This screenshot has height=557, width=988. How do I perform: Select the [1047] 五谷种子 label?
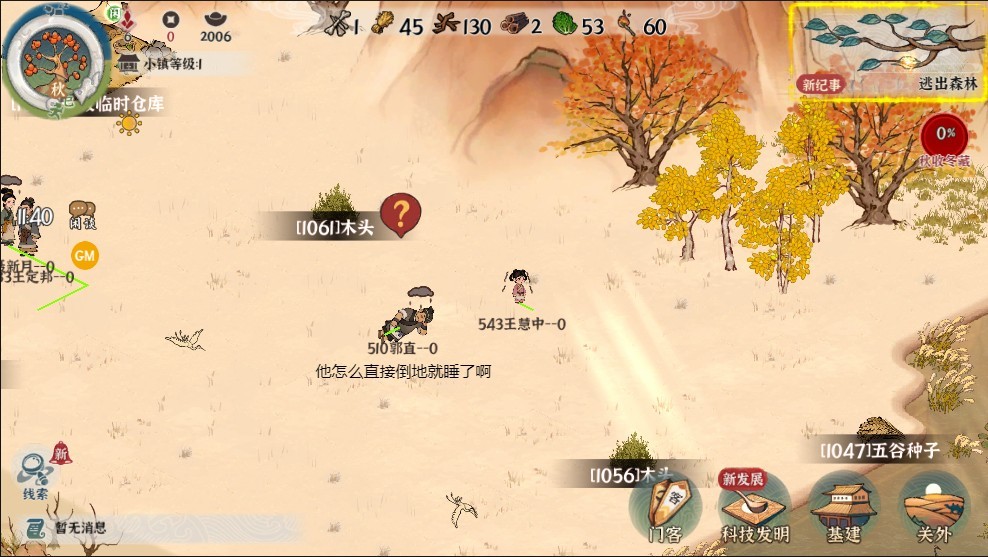pyautogui.click(x=880, y=450)
